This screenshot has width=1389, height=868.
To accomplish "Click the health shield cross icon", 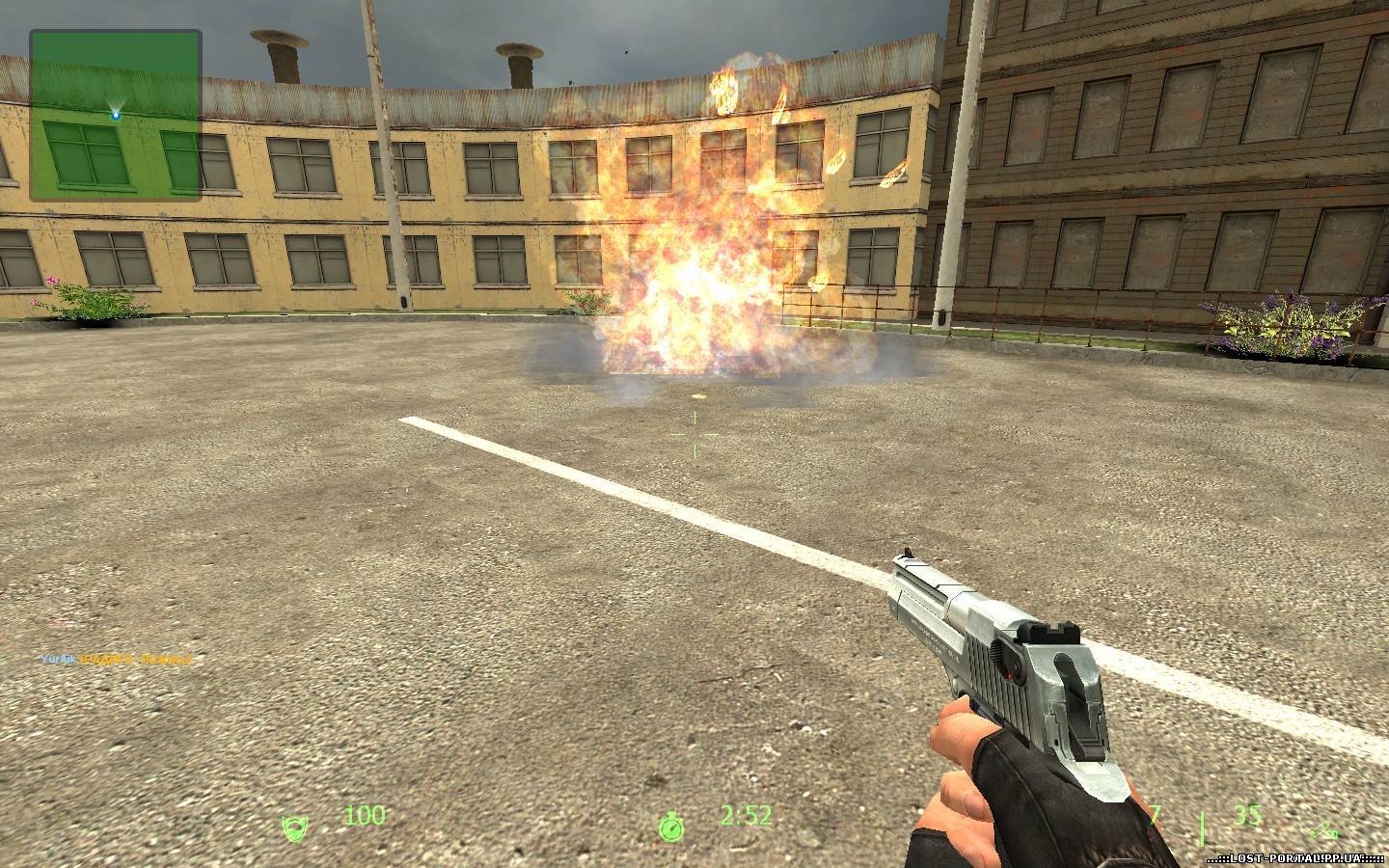I will [x=292, y=827].
